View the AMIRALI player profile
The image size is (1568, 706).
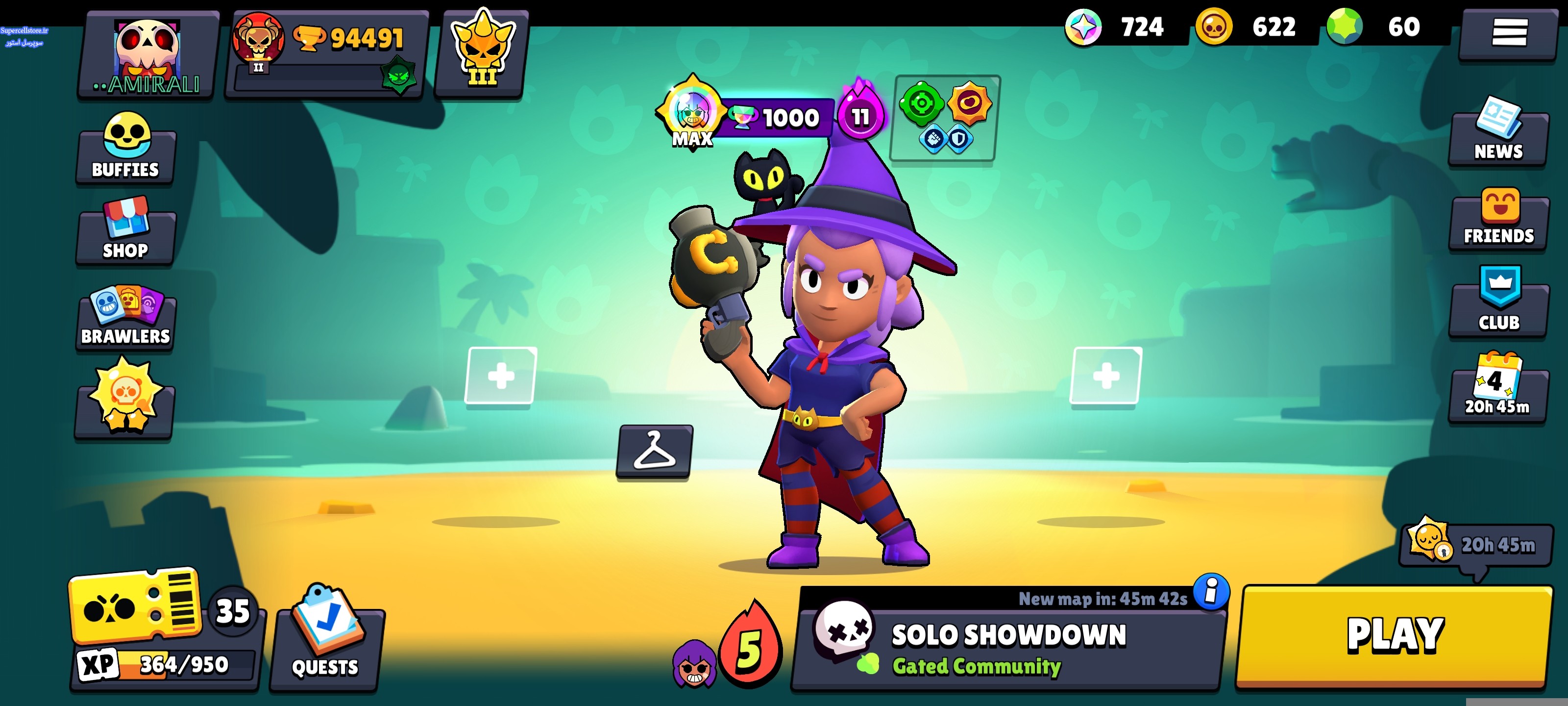pyautogui.click(x=148, y=56)
